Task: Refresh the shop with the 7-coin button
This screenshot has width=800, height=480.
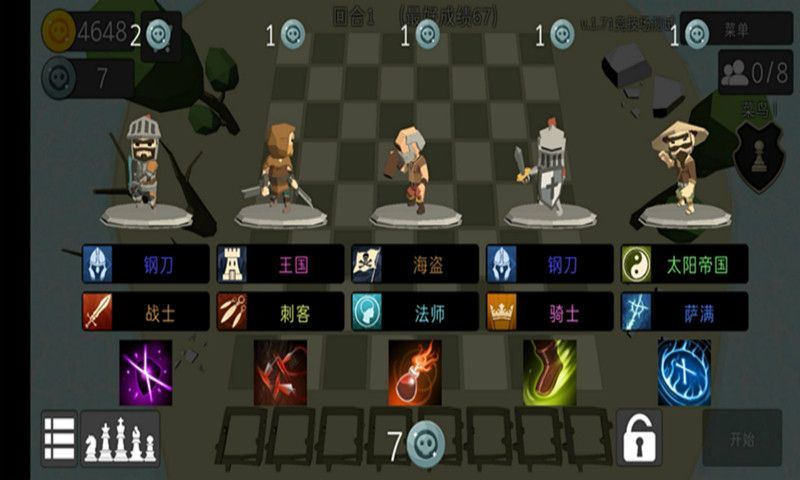Action: click(415, 443)
